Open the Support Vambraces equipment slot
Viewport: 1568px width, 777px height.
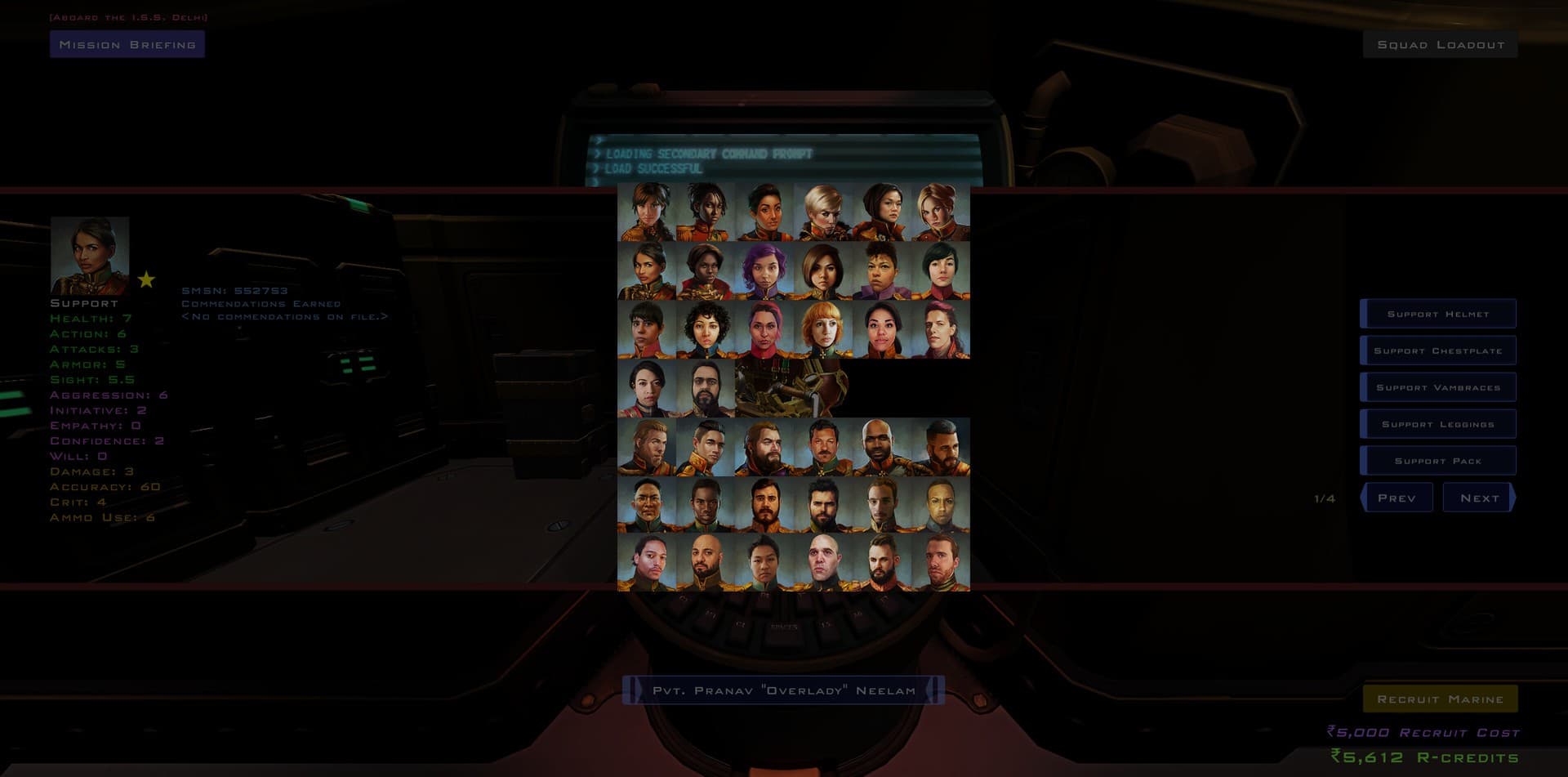[x=1437, y=386]
